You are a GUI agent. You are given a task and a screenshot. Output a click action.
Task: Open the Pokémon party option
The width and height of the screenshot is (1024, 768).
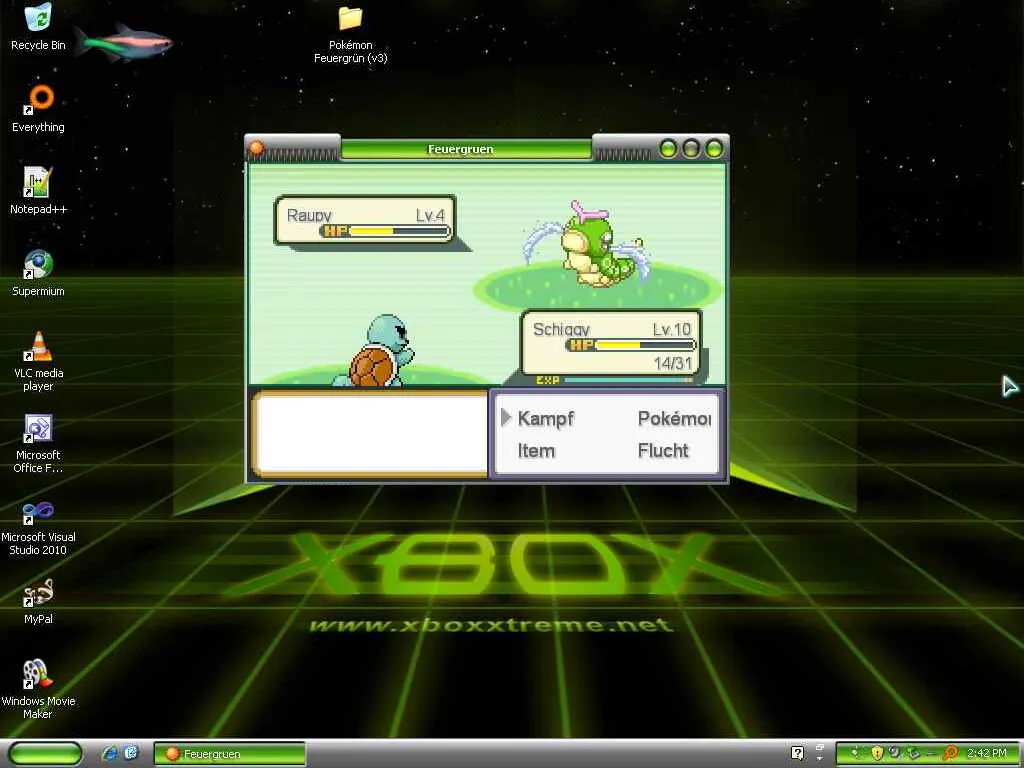pyautogui.click(x=673, y=419)
